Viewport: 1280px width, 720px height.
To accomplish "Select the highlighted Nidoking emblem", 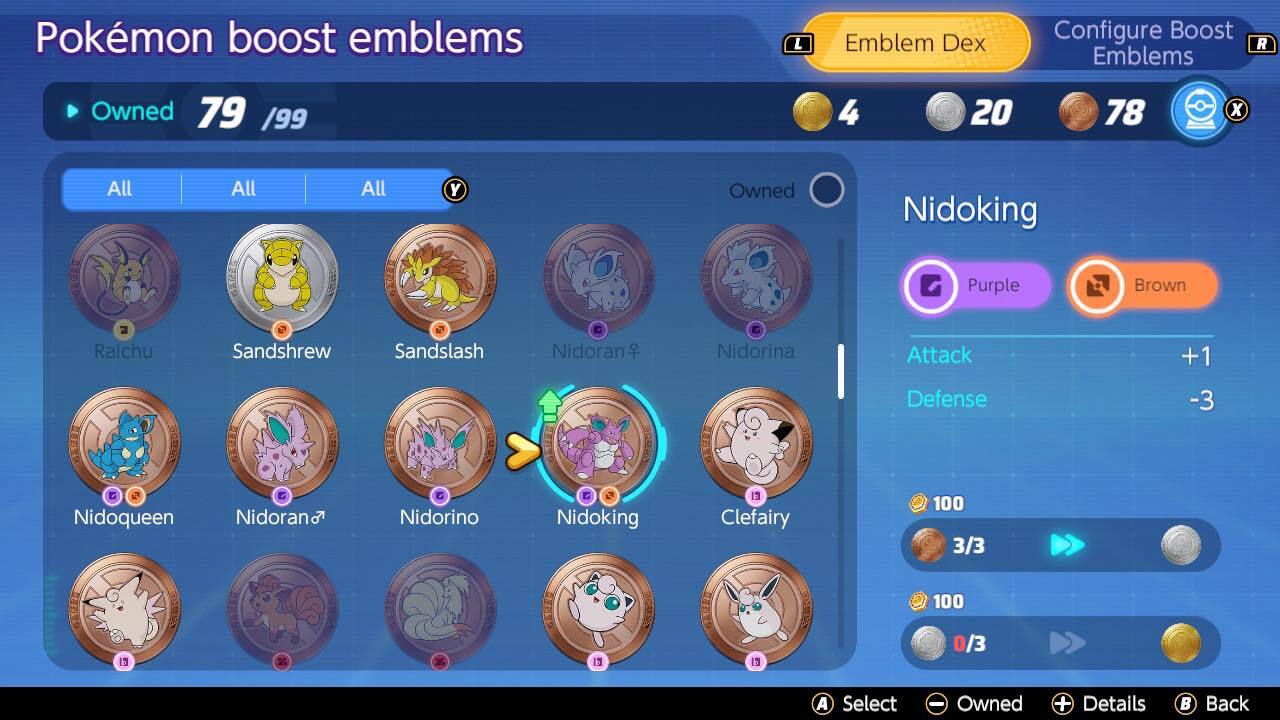I will click(597, 443).
